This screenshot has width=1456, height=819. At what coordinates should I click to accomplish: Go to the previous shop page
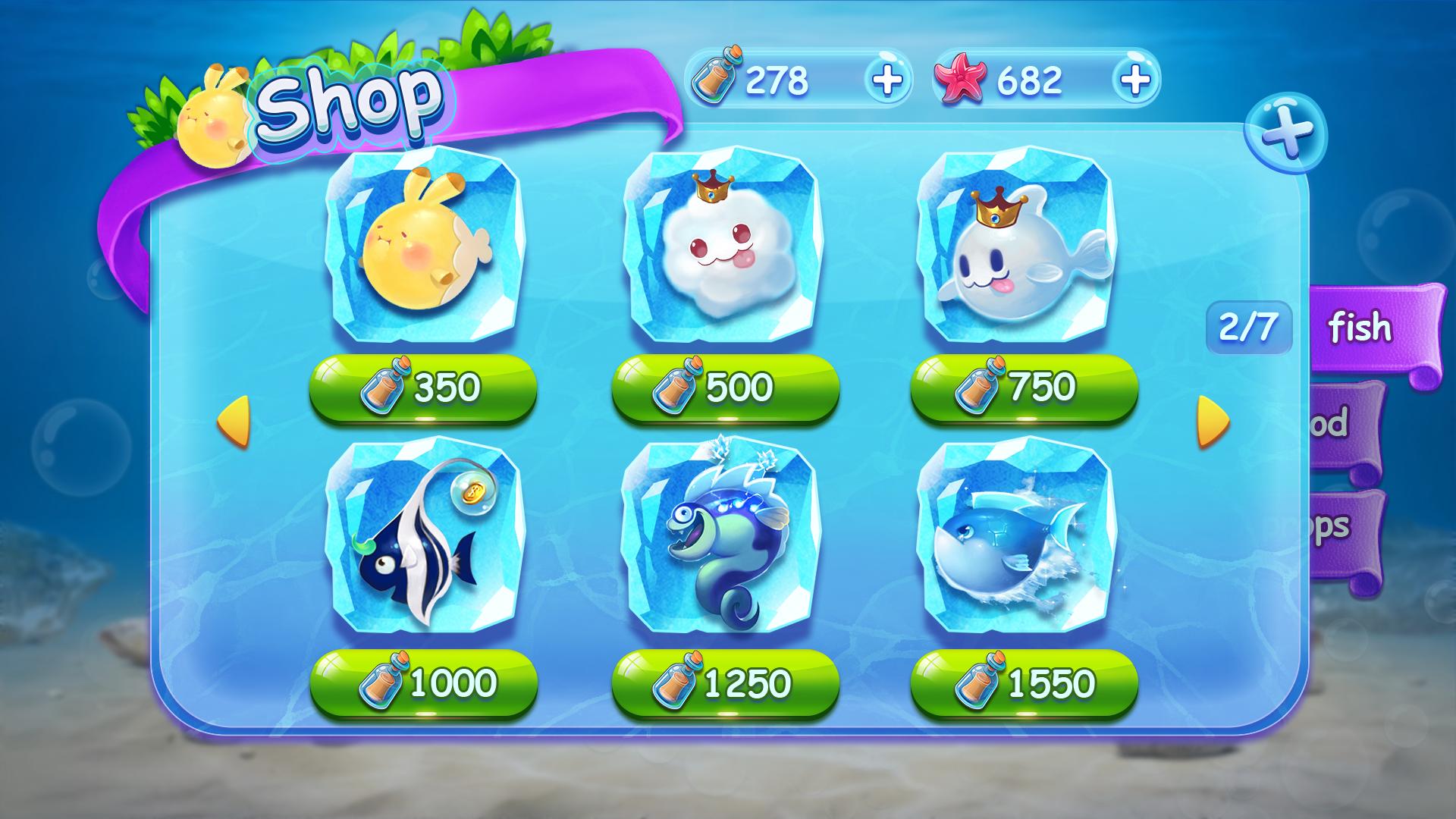tap(234, 421)
